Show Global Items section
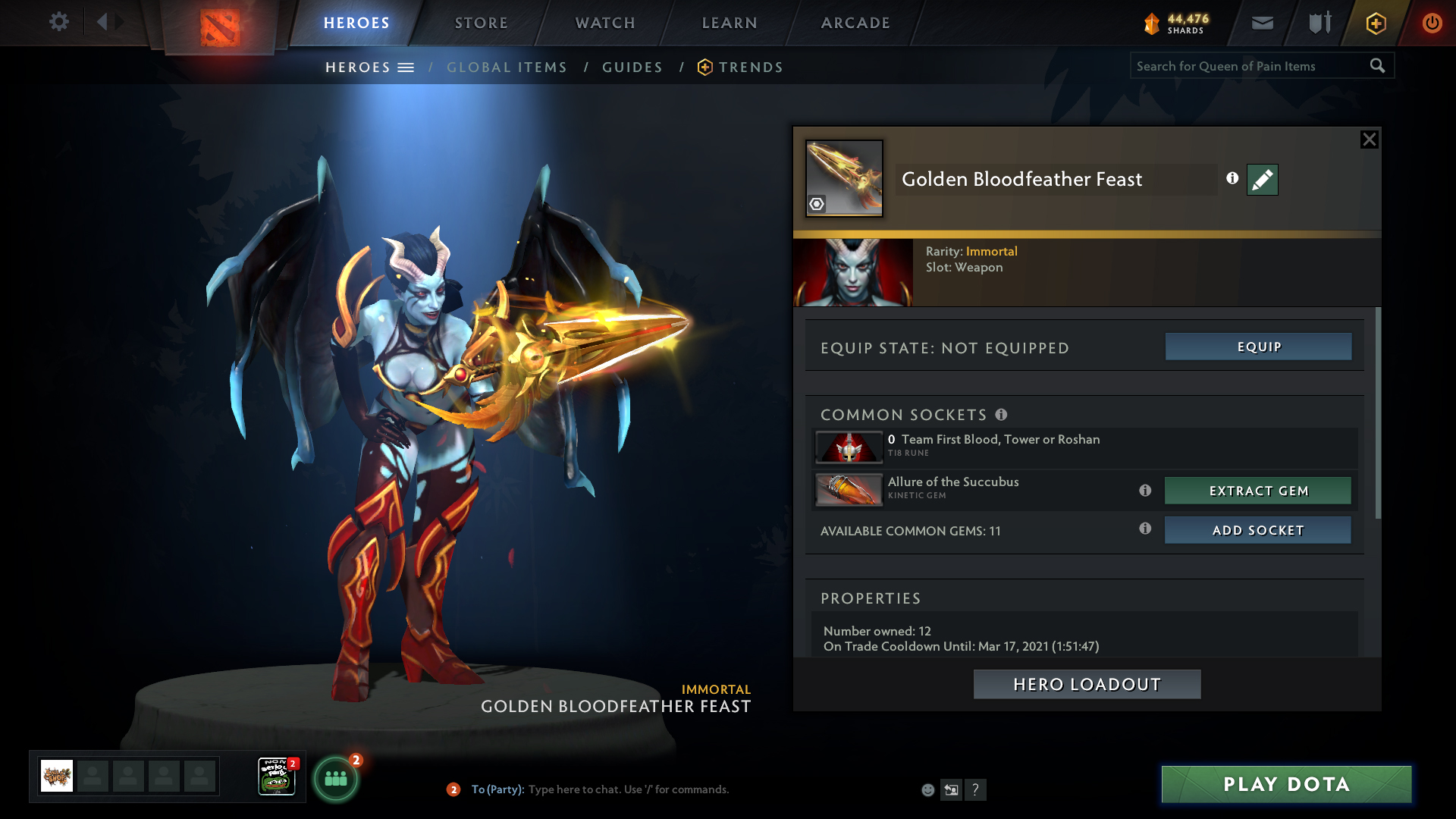1456x819 pixels. (507, 67)
